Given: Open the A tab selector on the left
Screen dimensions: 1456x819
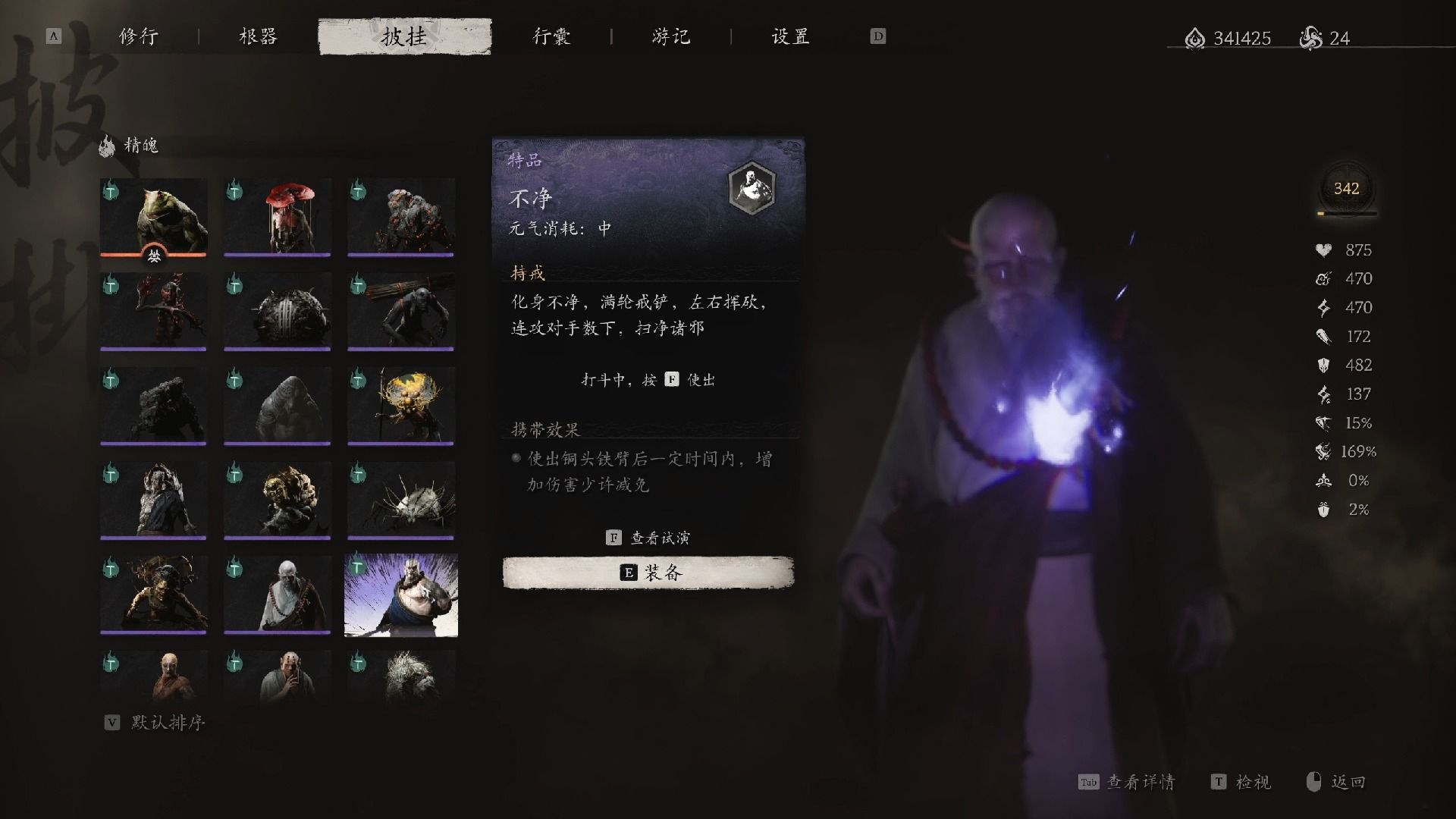Looking at the screenshot, I should [52, 36].
